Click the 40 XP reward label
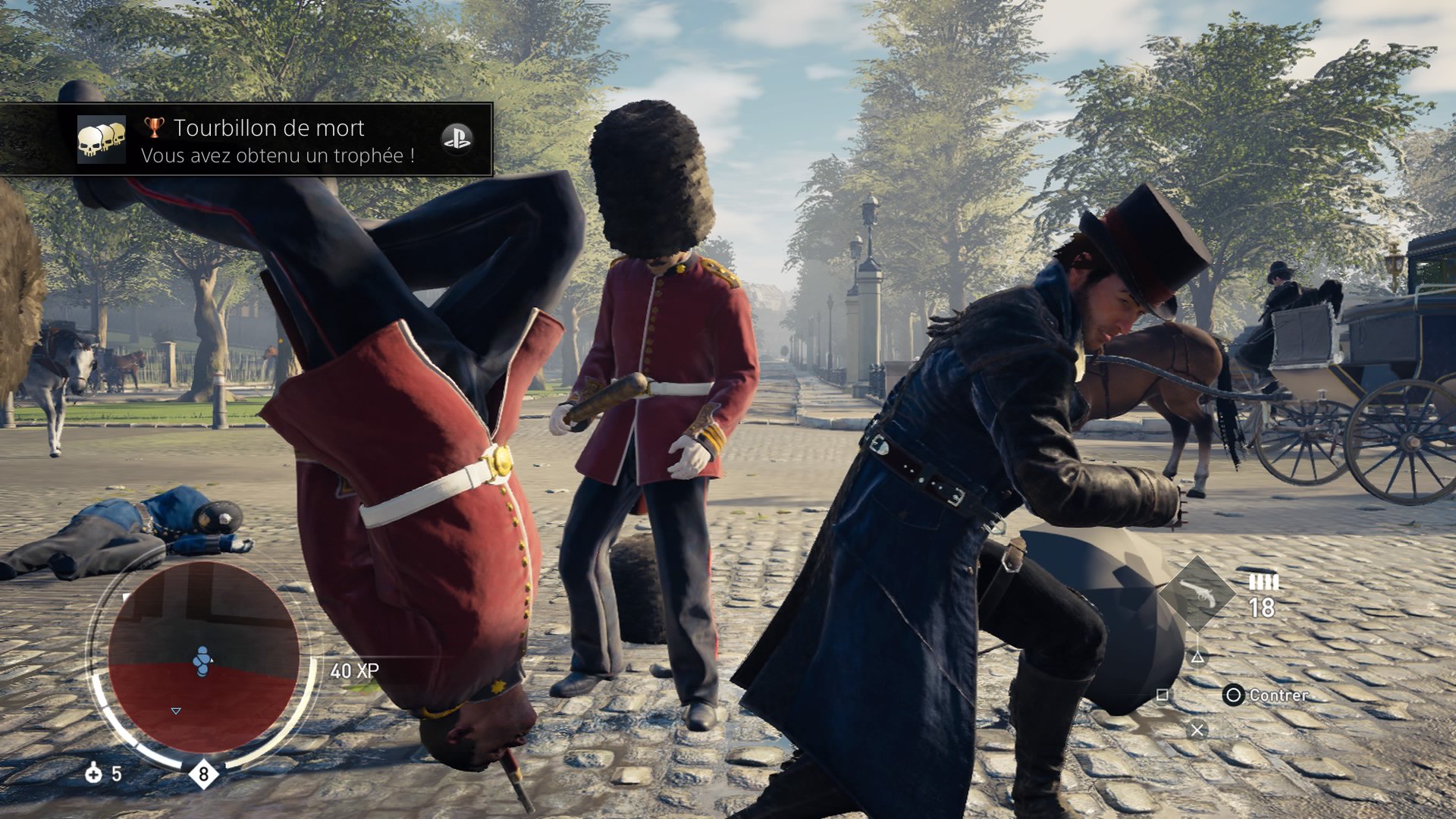 pyautogui.click(x=354, y=671)
